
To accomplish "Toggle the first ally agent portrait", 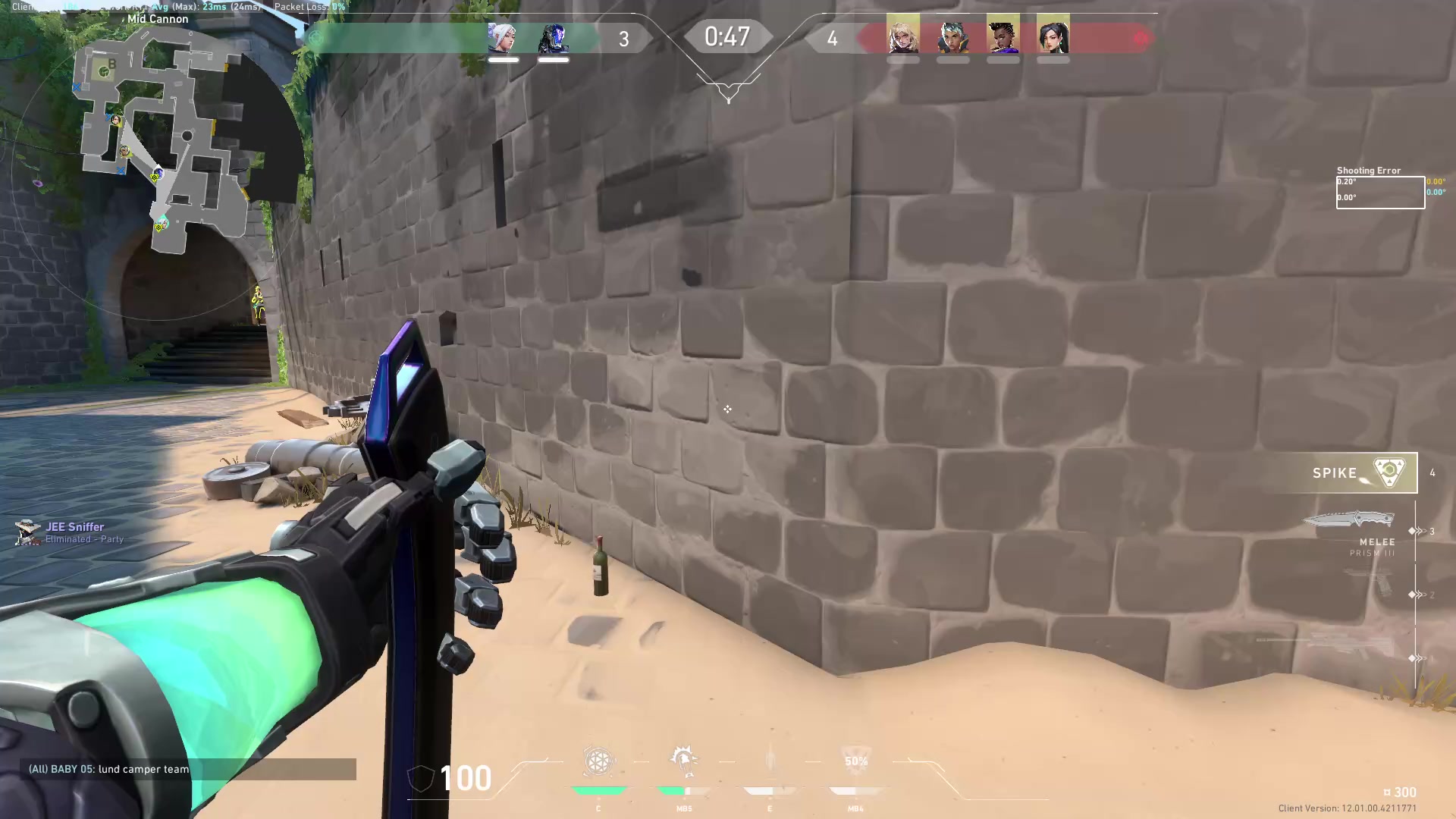I will coord(504,39).
